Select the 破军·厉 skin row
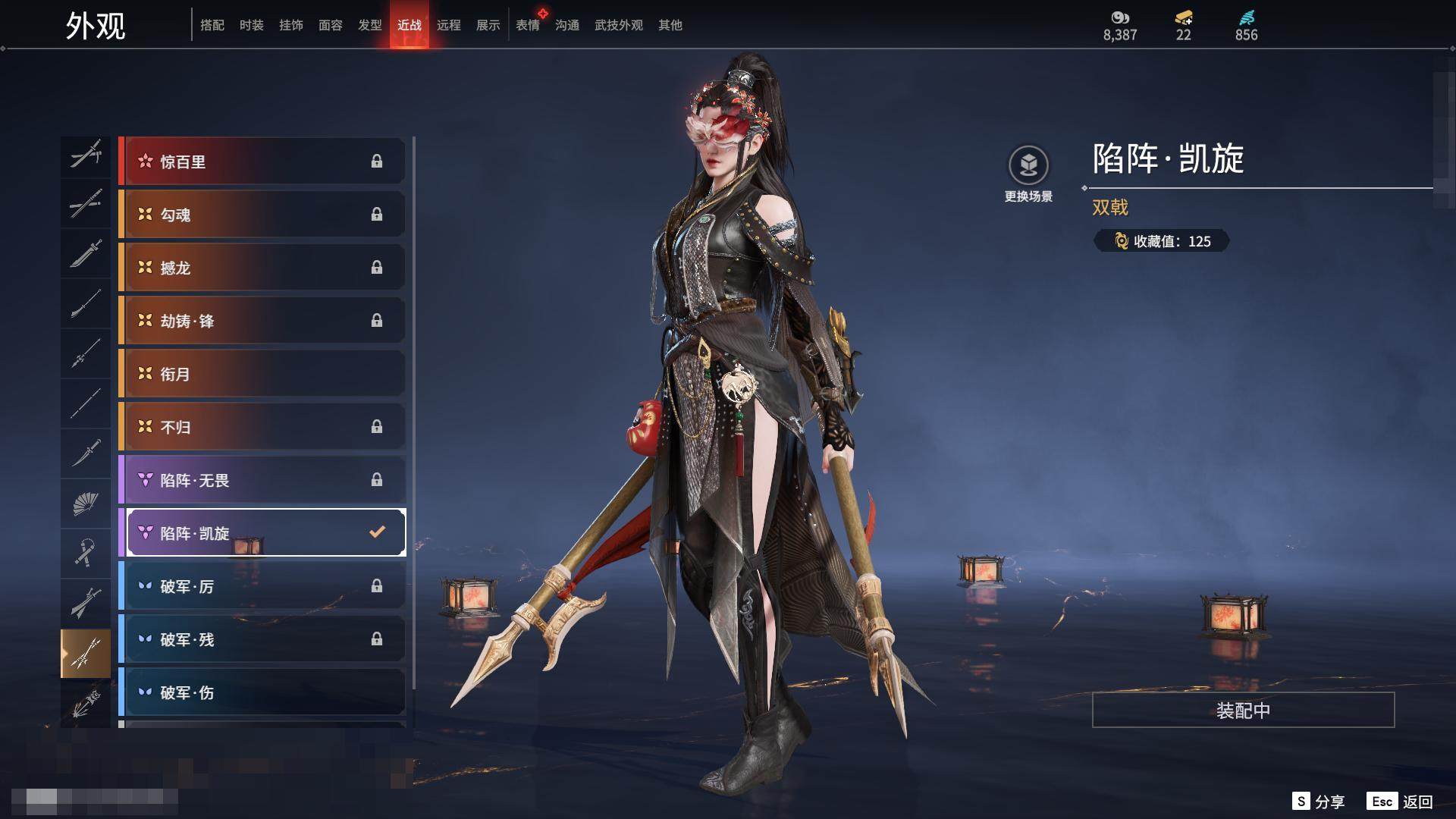The image size is (1456, 819). (x=262, y=586)
